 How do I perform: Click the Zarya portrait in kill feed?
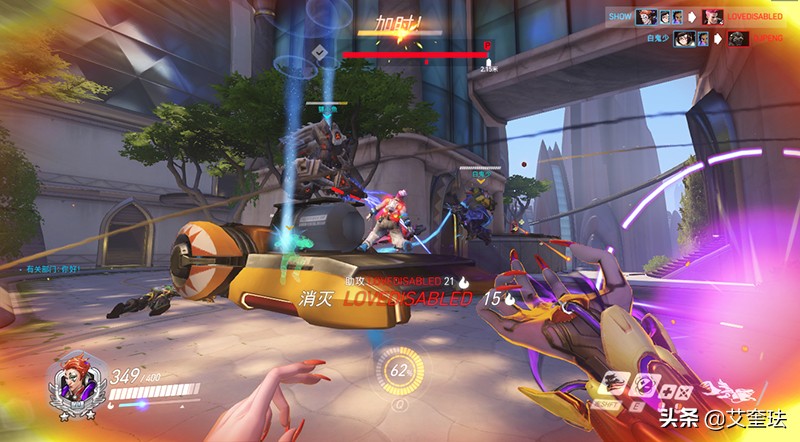[x=713, y=16]
